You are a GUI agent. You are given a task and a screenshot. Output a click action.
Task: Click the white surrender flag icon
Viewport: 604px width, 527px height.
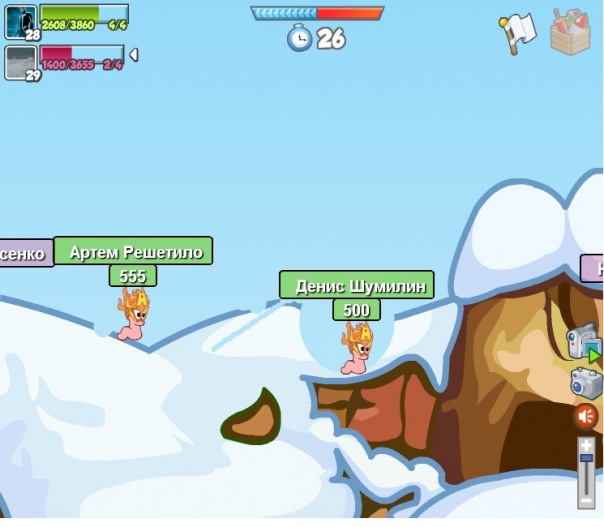pos(518,33)
